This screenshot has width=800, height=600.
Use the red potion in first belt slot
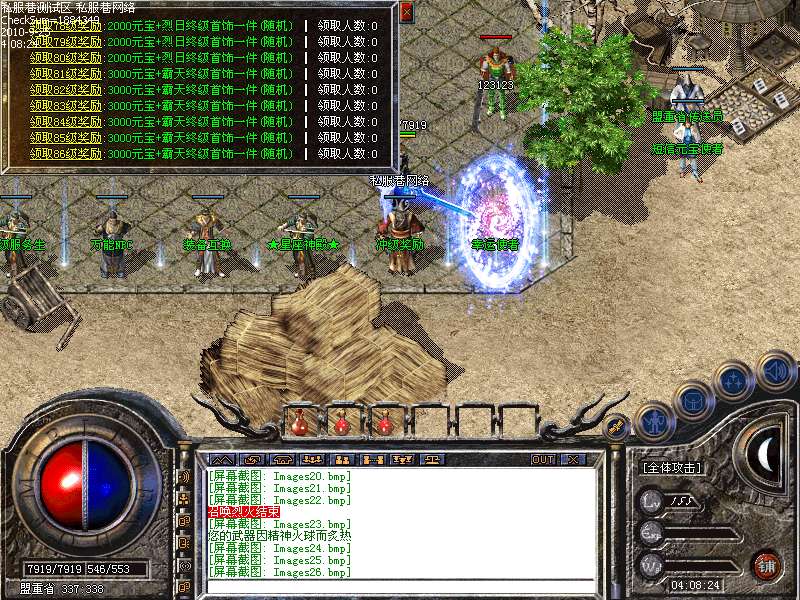tap(299, 422)
